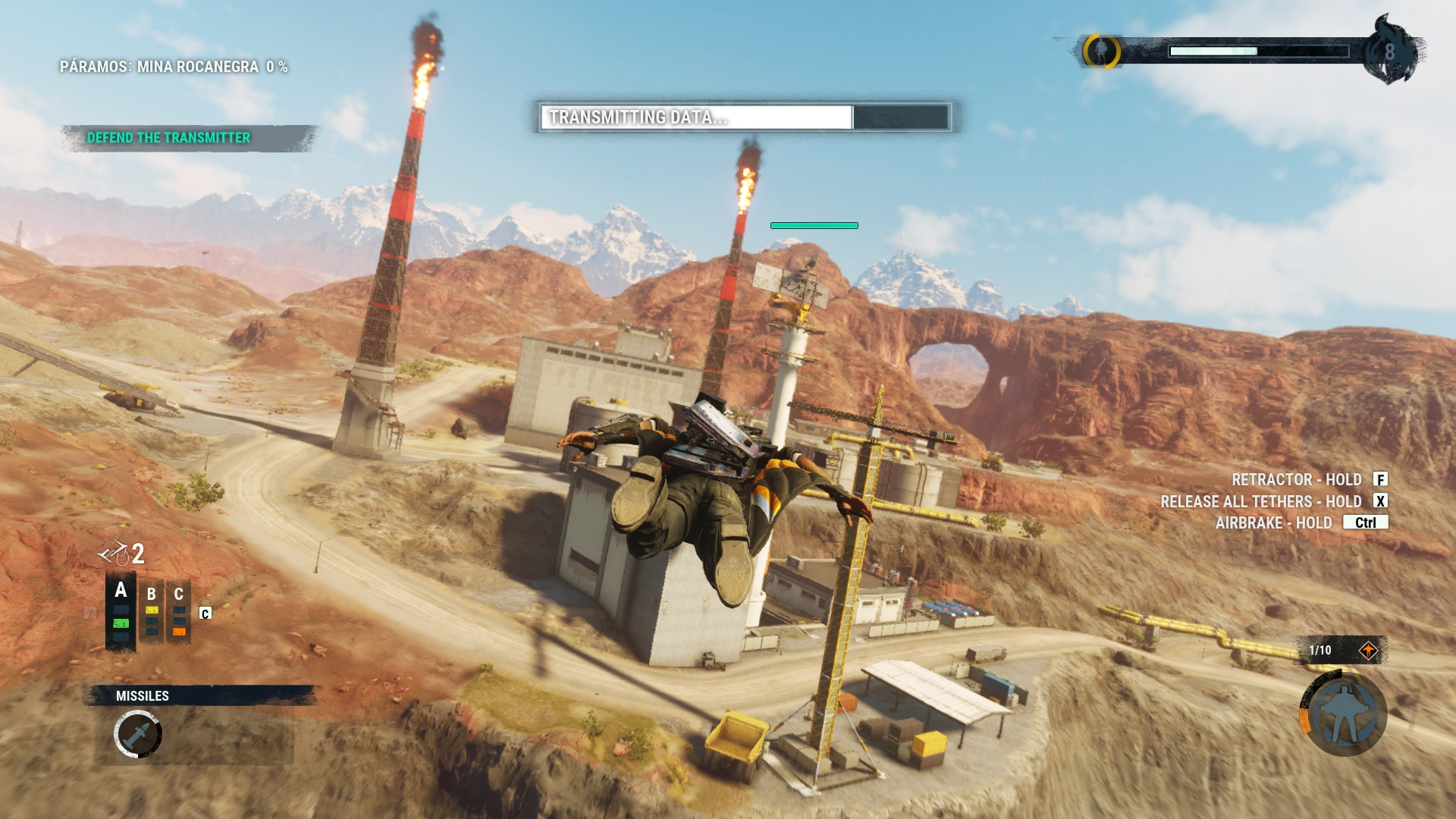Open the orange supply drop icon
The width and height of the screenshot is (1456, 819).
[1368, 651]
